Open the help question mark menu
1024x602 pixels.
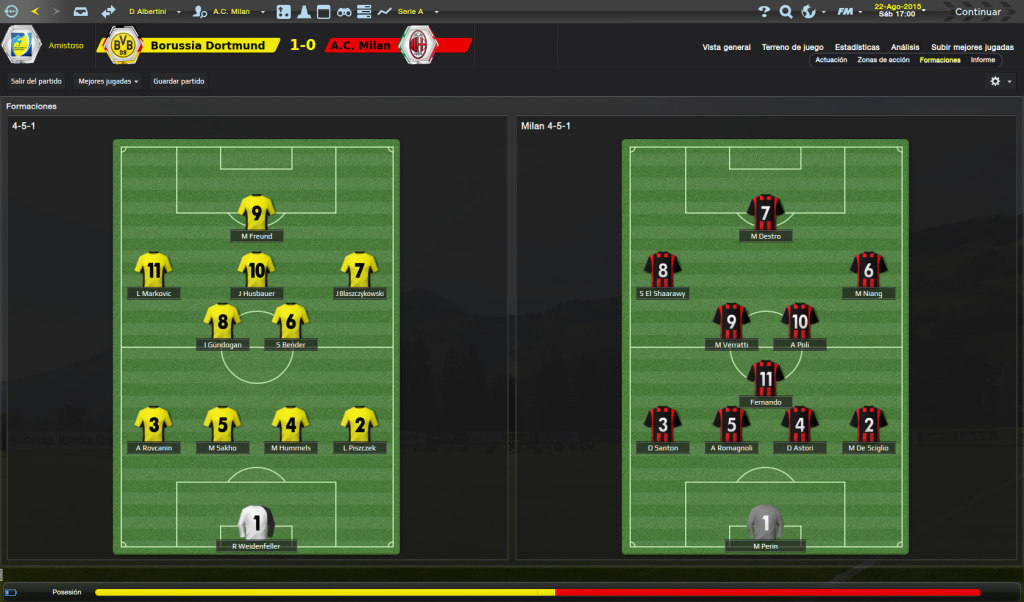(764, 12)
